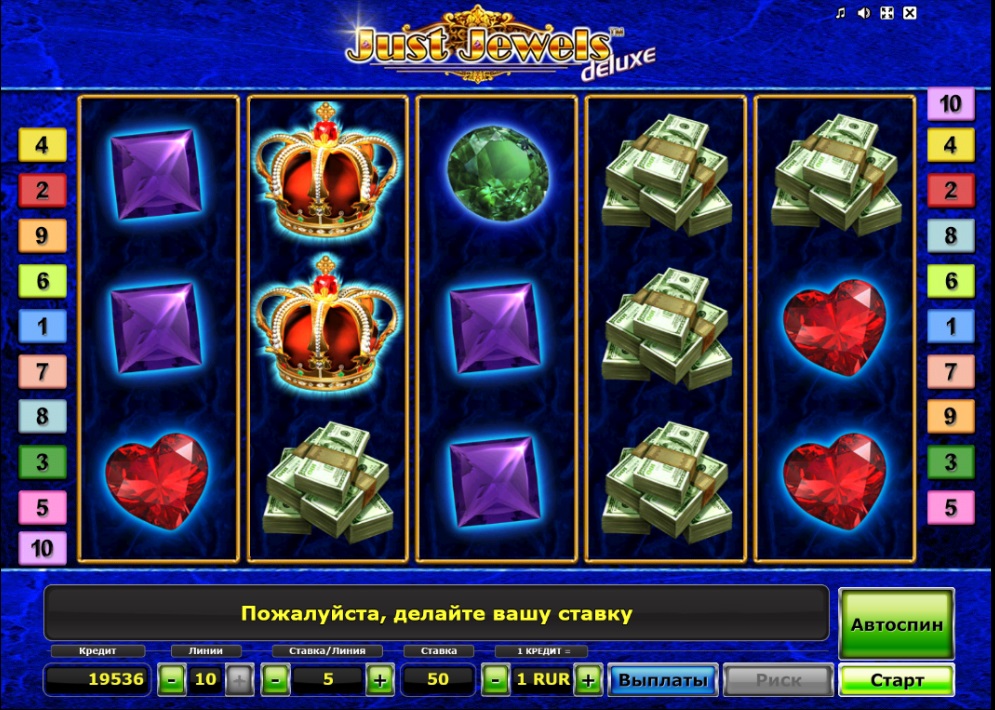Screen dimensions: 995x710
Task: Toggle the music note icon
Action: click(x=840, y=13)
